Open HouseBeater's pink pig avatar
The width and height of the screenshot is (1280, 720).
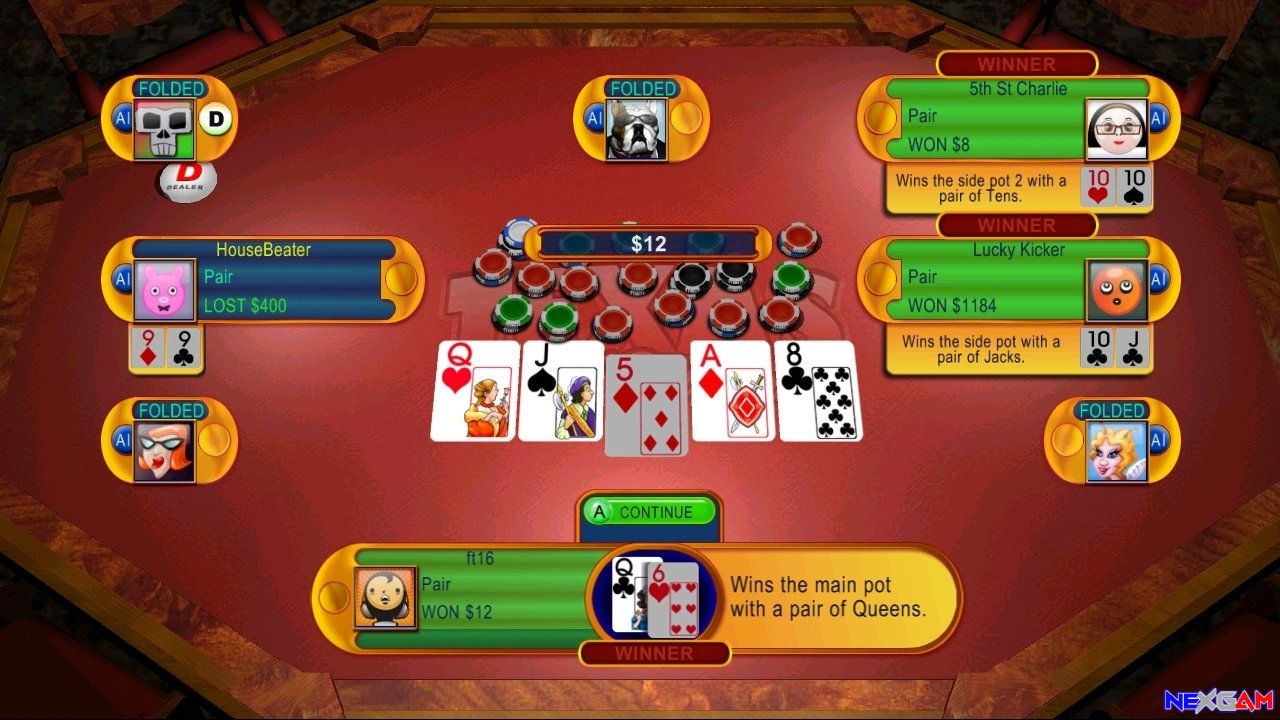[x=164, y=291]
